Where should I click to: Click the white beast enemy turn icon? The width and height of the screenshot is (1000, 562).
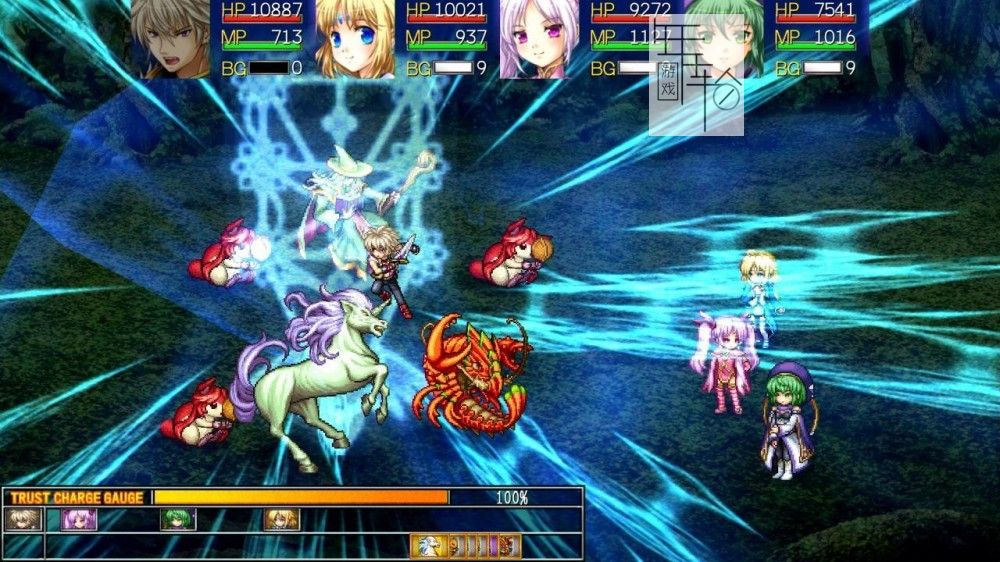coord(427,547)
